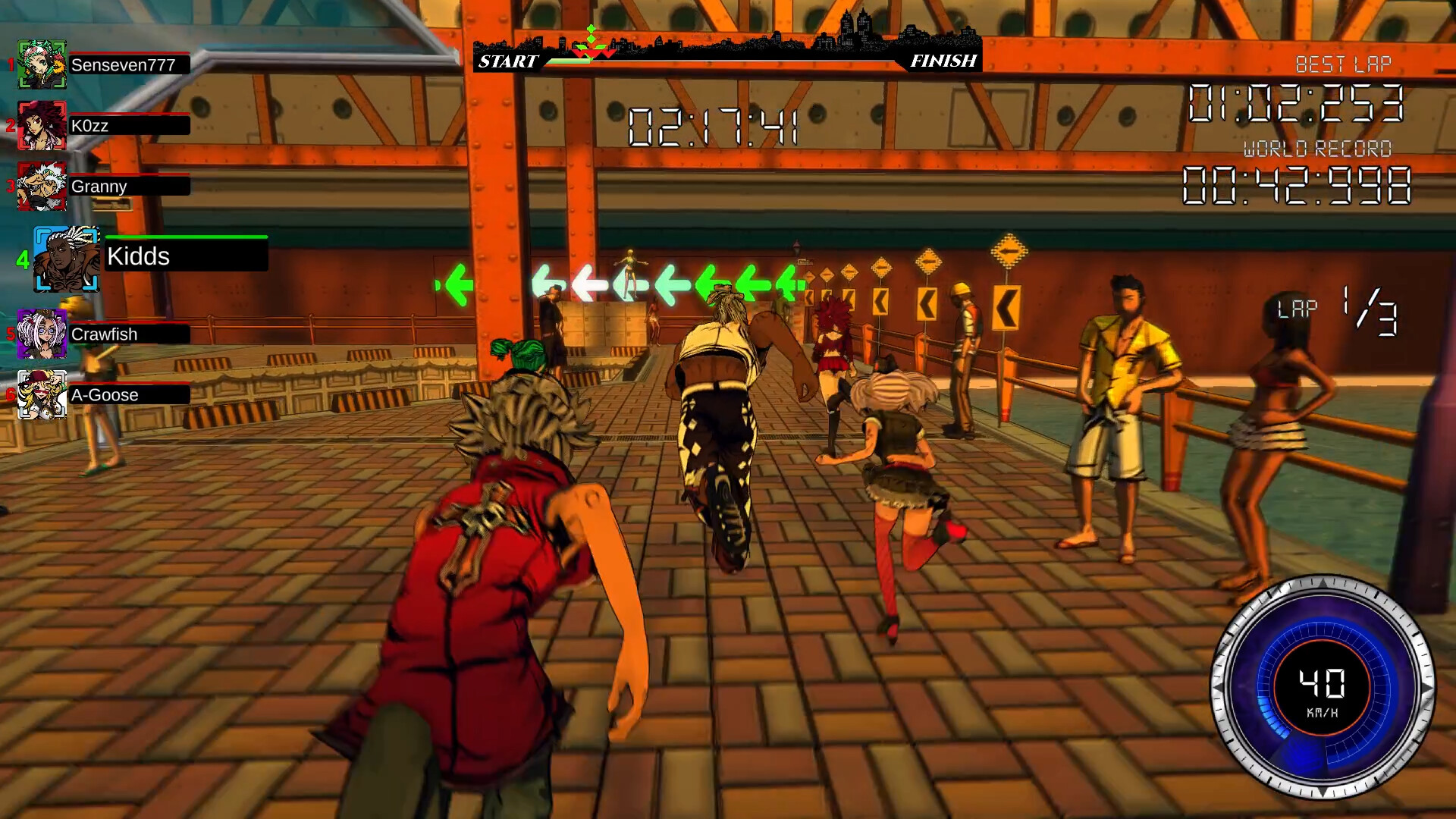The height and width of the screenshot is (819, 1456).
Task: Click K0zz's racer portrait
Action: click(x=42, y=125)
